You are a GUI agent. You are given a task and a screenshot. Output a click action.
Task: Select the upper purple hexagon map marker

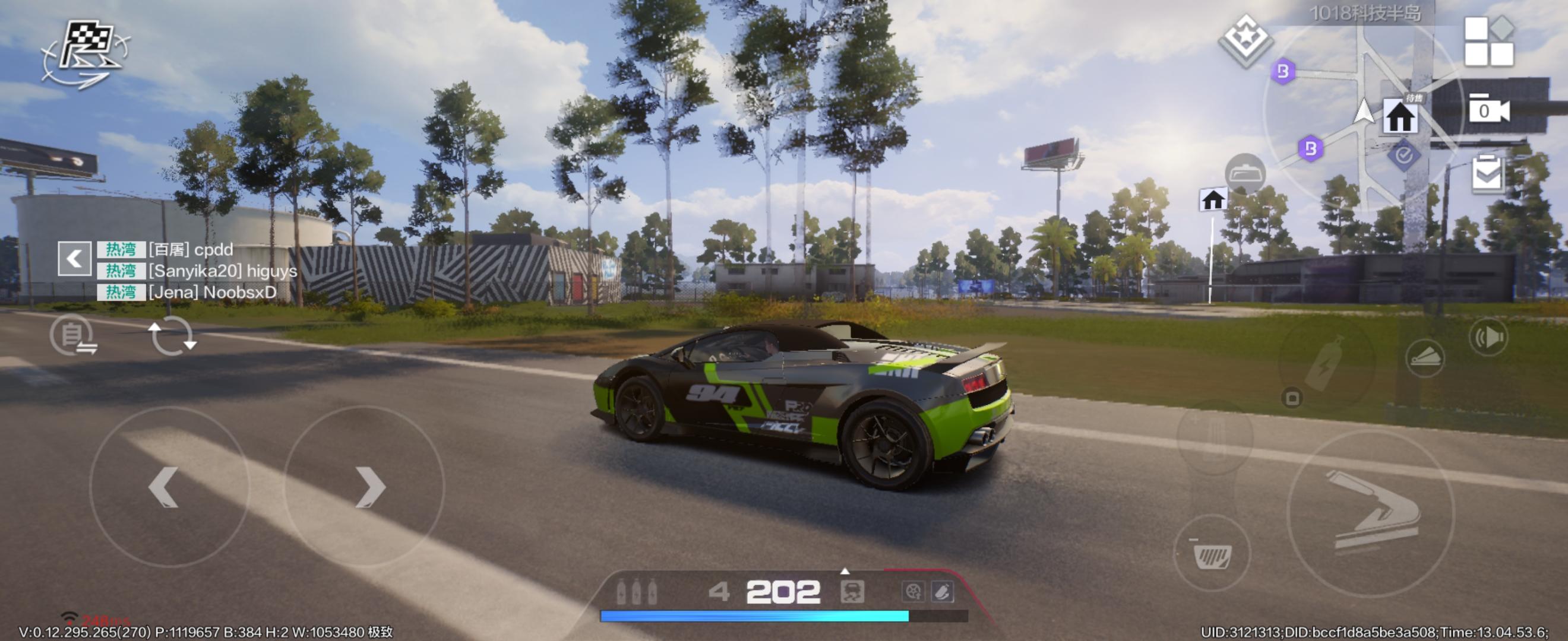click(x=1282, y=72)
